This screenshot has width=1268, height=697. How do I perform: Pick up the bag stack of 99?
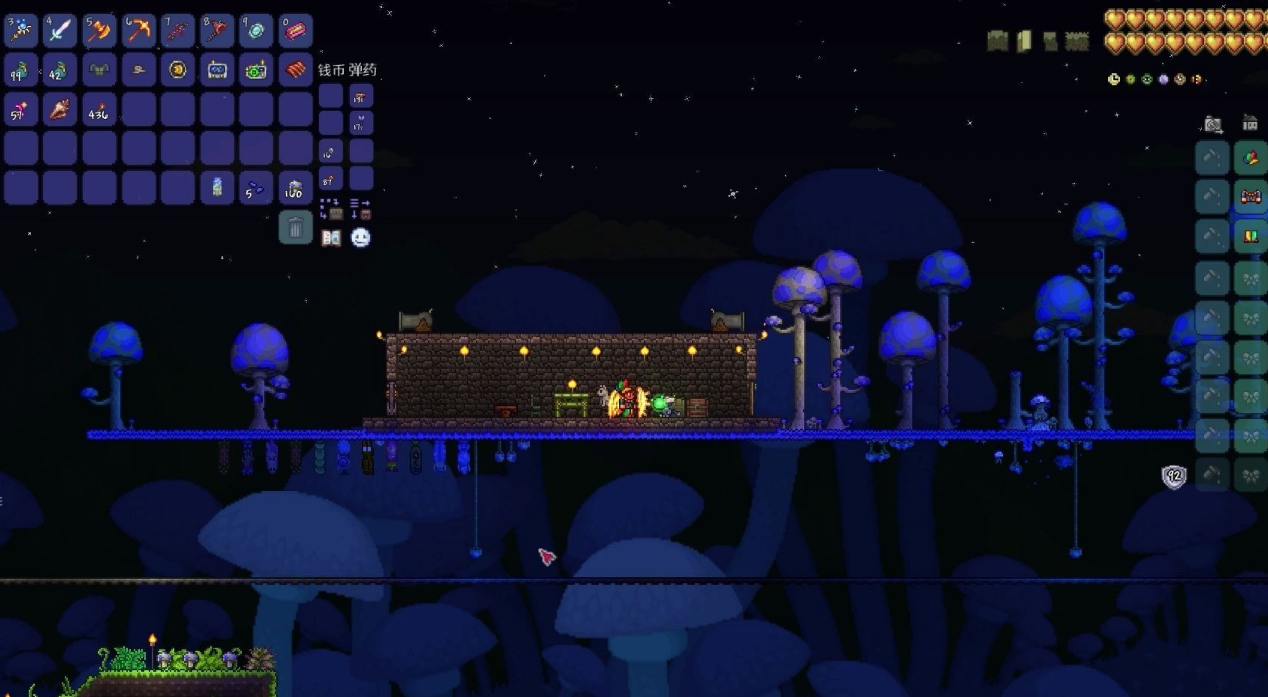pyautogui.click(x=20, y=70)
